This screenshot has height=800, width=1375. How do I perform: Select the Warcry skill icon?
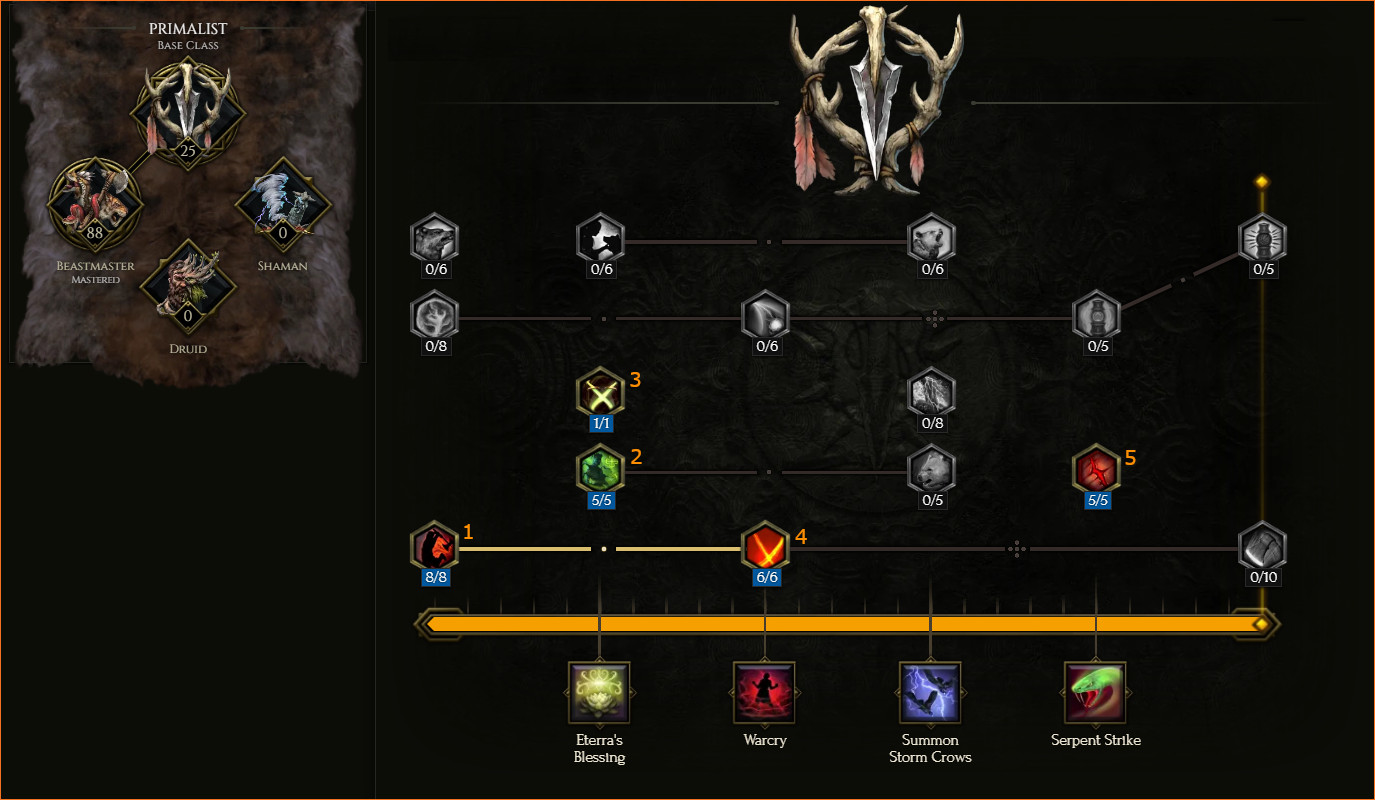(x=764, y=692)
